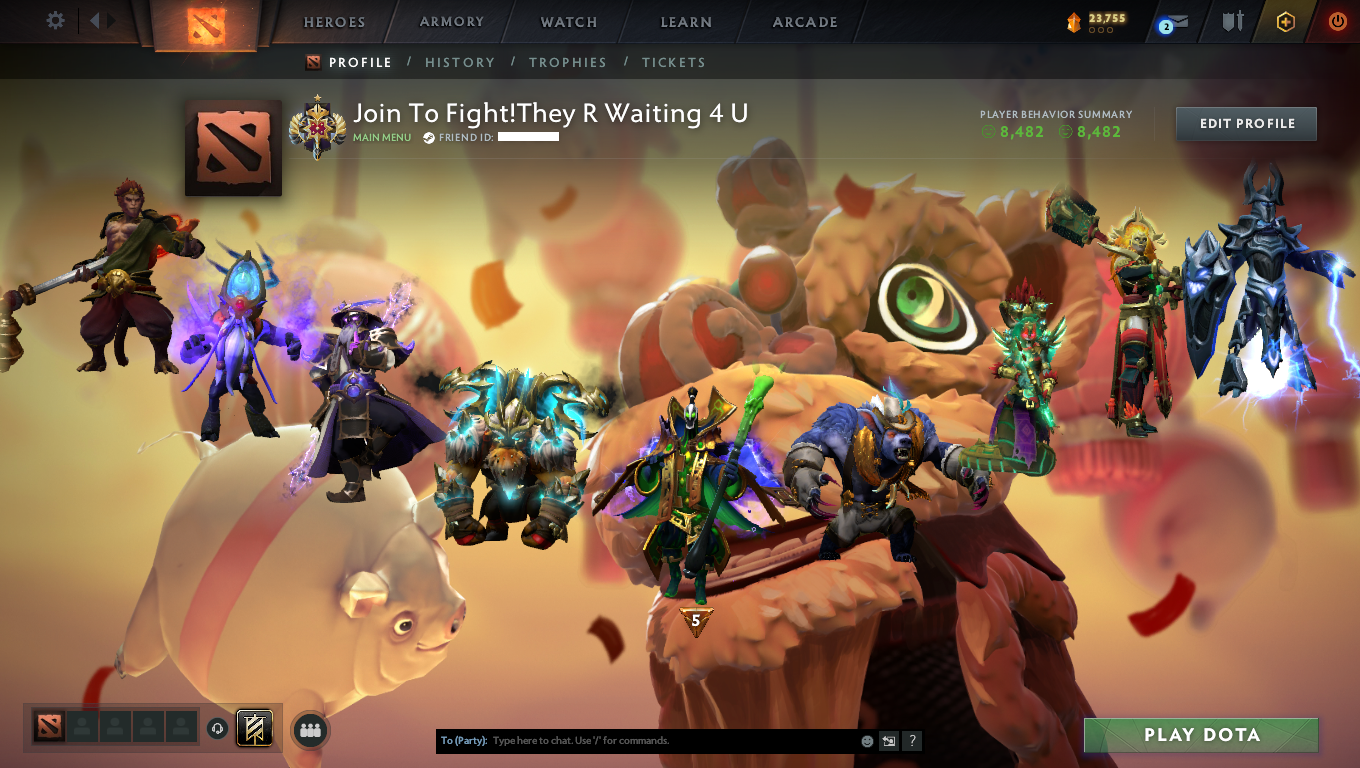Open chat help via the question mark icon
The height and width of the screenshot is (768, 1360).
[911, 741]
